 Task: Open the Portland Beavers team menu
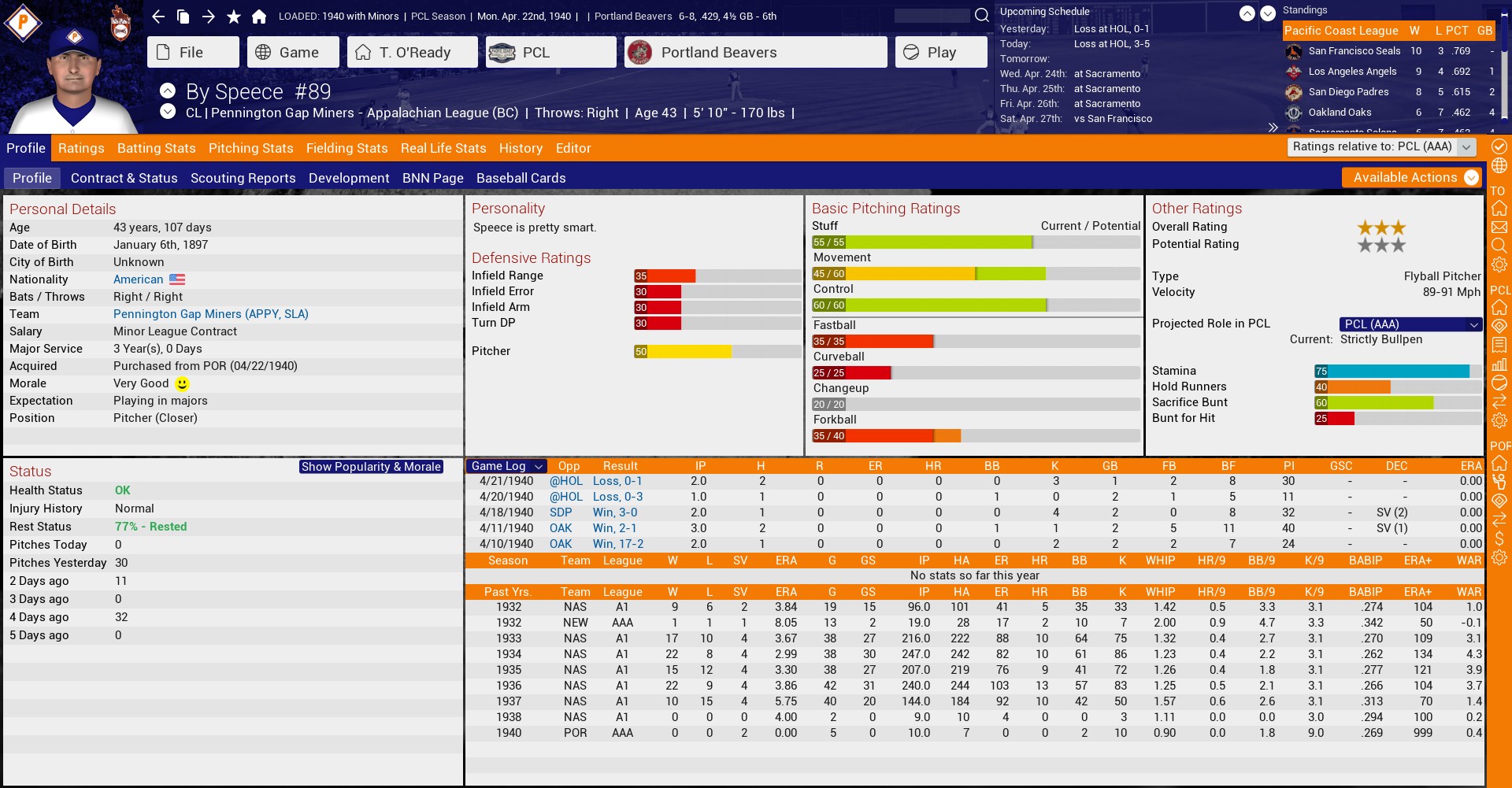(x=754, y=53)
